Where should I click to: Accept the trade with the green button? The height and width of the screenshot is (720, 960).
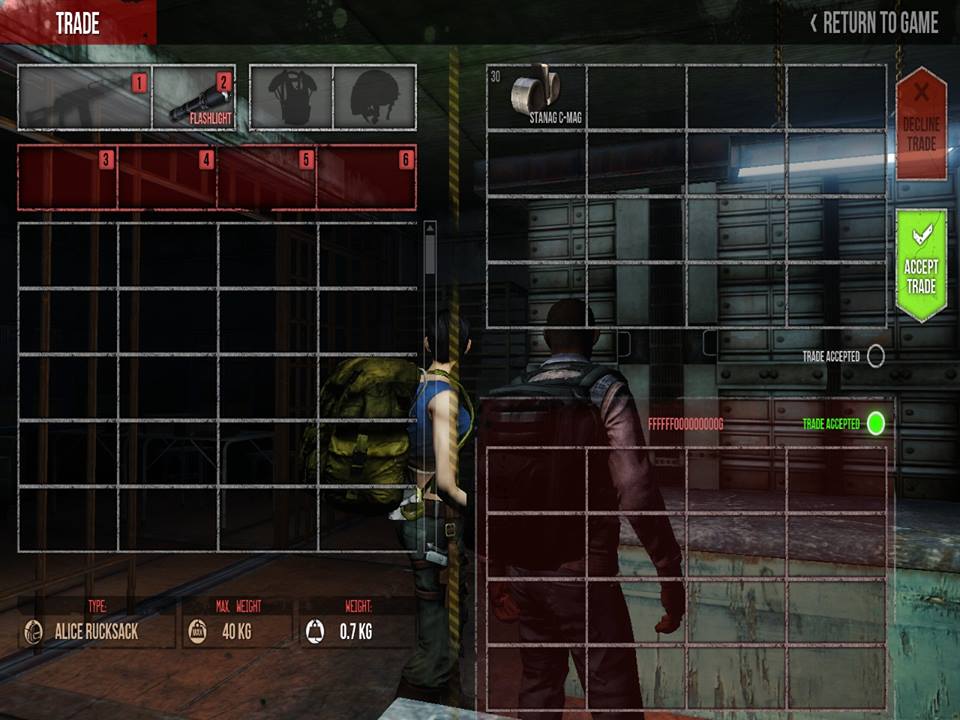[x=921, y=265]
